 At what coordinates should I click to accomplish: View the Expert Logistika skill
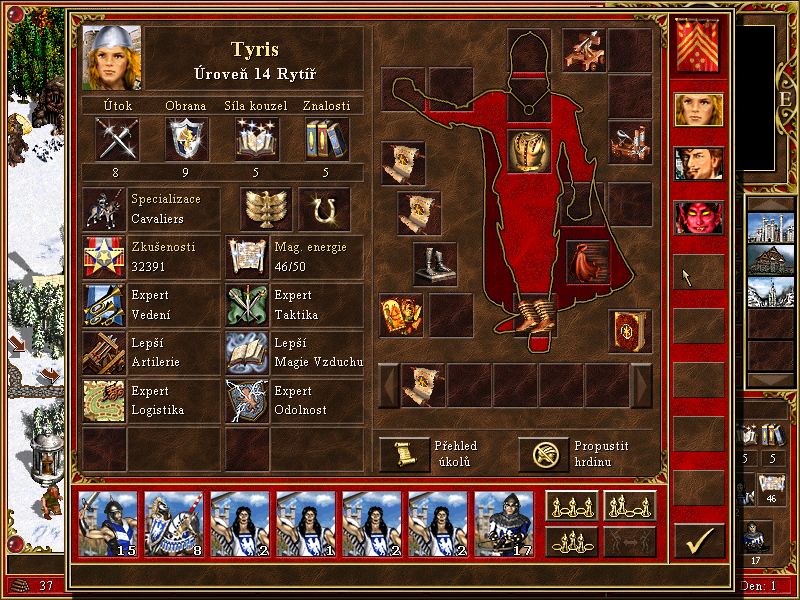pos(104,400)
